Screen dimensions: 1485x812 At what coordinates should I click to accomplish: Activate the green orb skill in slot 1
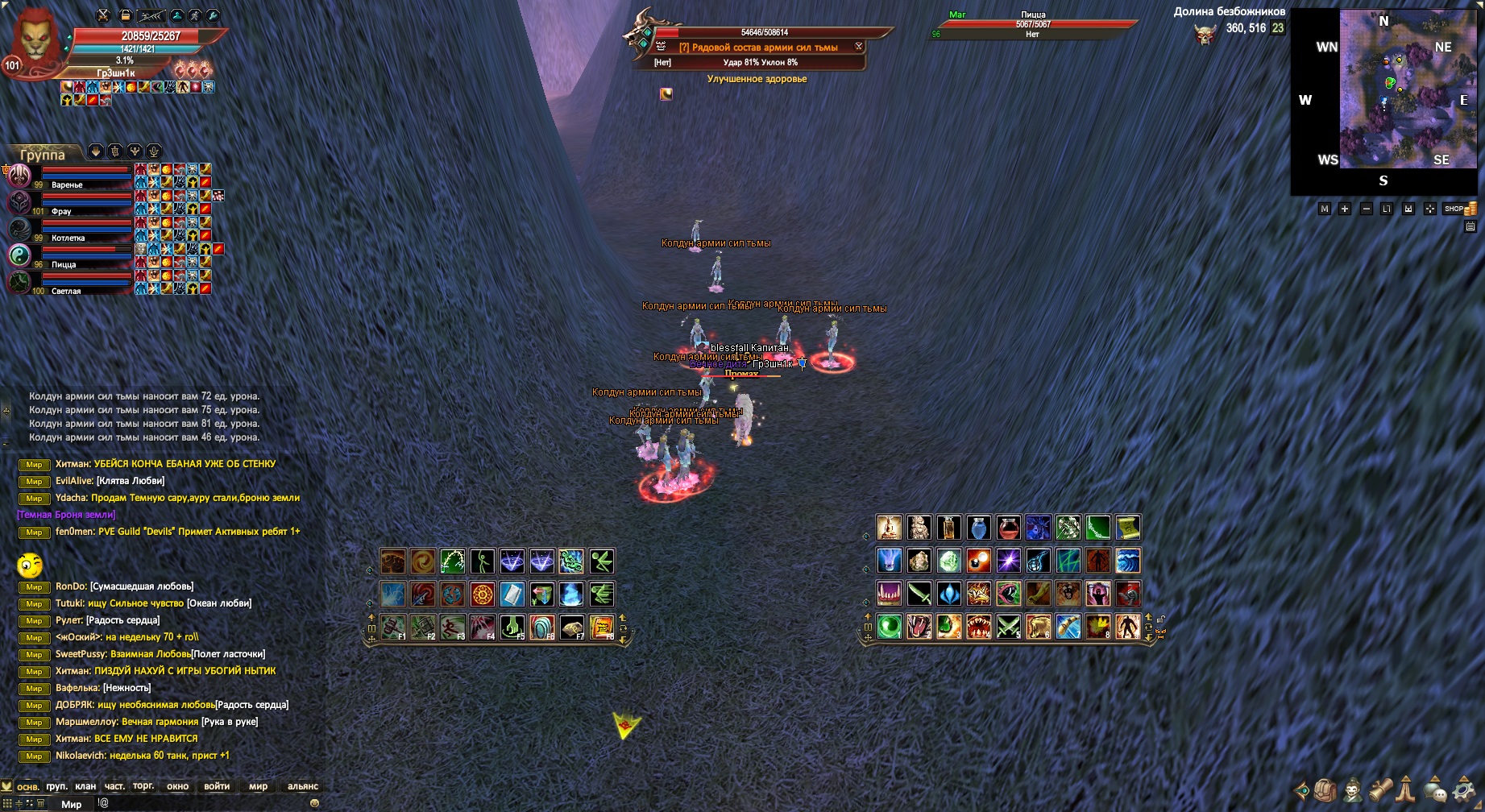[x=889, y=626]
